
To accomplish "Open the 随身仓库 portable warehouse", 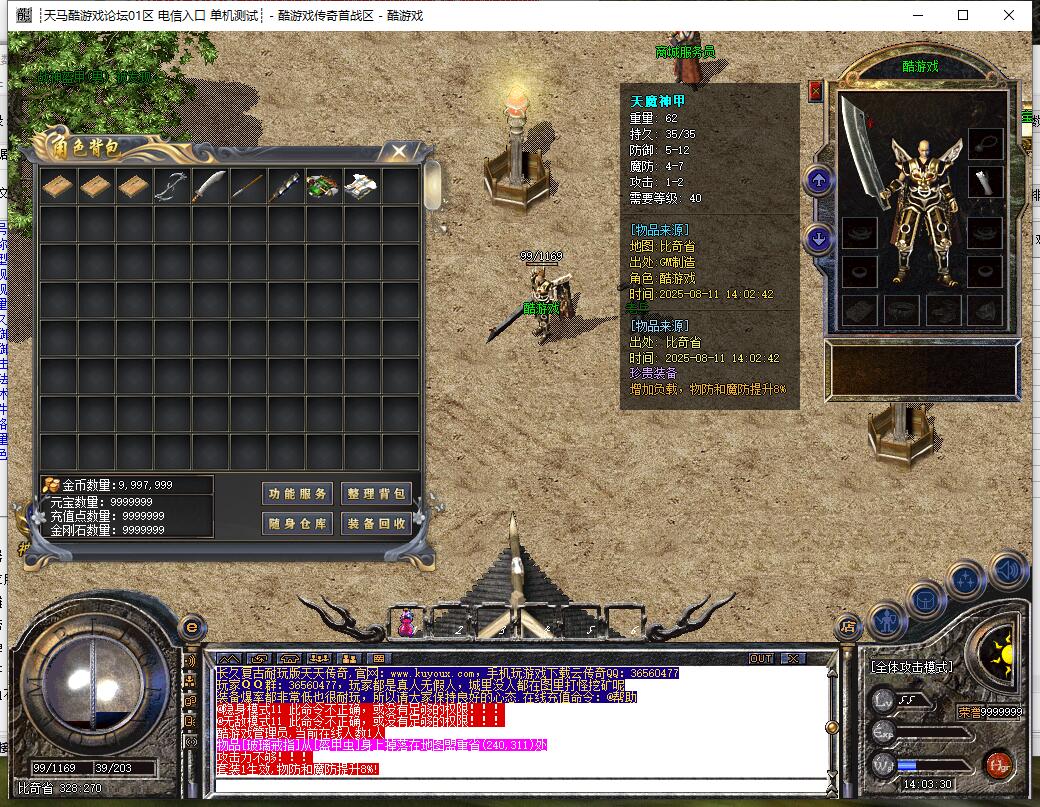I will click(x=297, y=523).
